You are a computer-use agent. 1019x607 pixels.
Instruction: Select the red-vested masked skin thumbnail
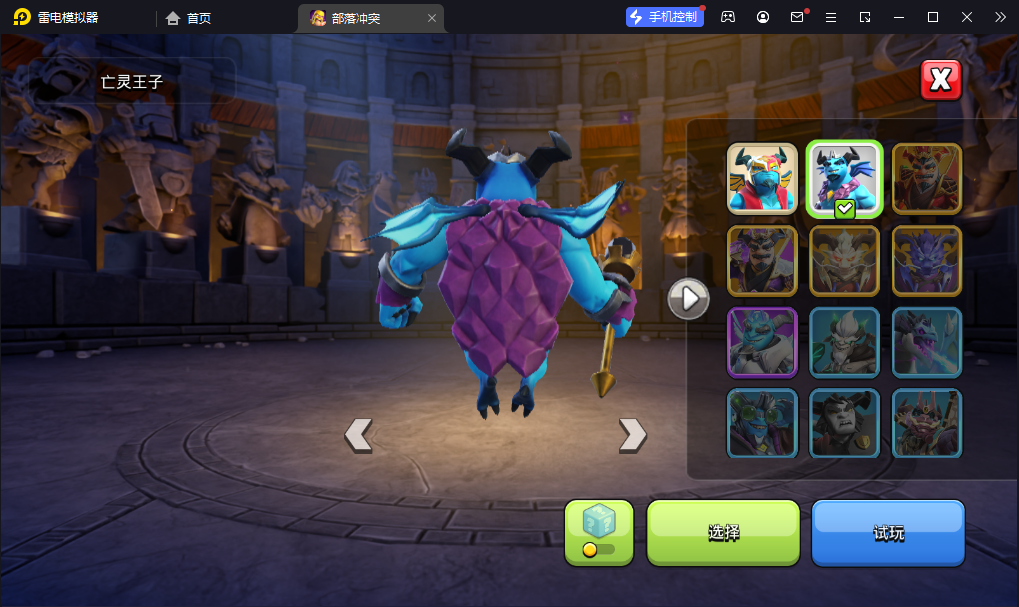coord(762,179)
